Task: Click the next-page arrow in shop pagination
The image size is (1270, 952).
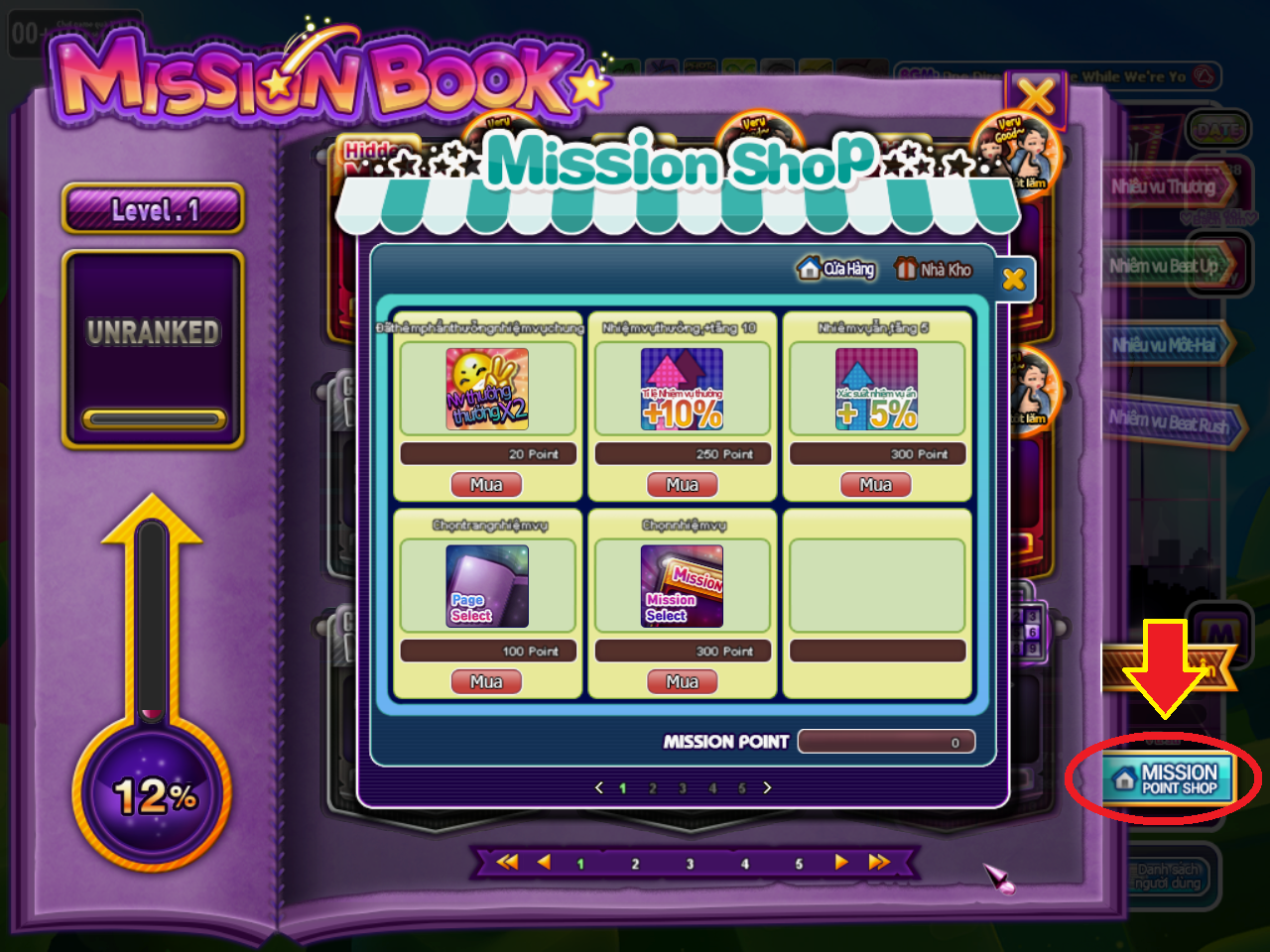Action: [x=767, y=787]
